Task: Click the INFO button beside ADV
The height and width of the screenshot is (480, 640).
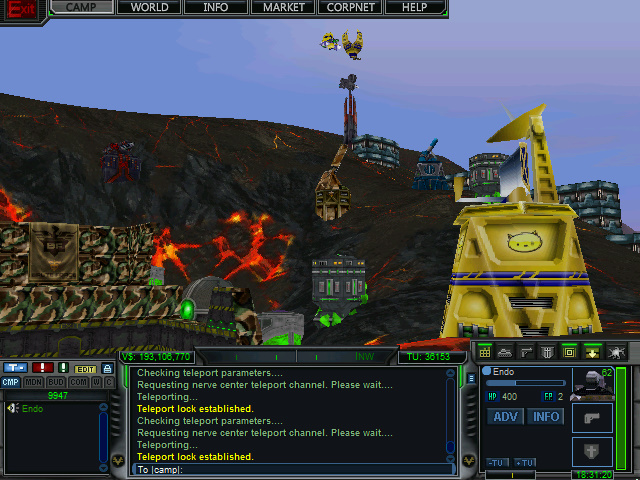Action: click(546, 416)
